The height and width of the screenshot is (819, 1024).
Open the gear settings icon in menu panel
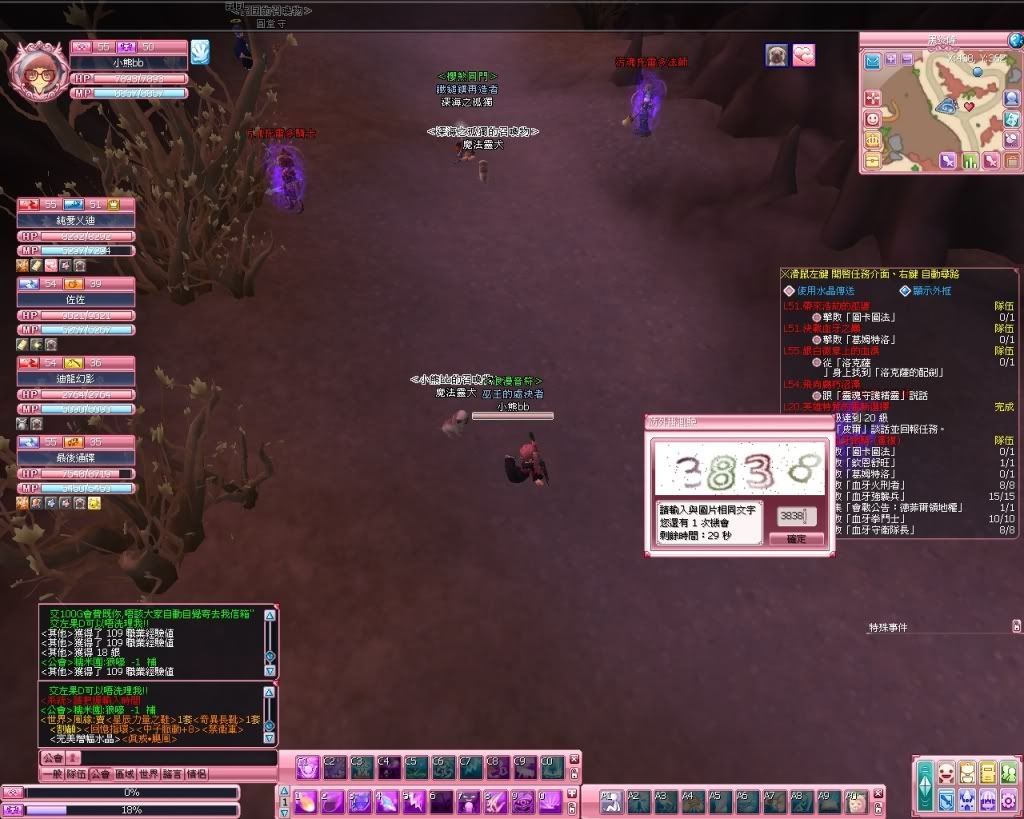(x=1010, y=799)
